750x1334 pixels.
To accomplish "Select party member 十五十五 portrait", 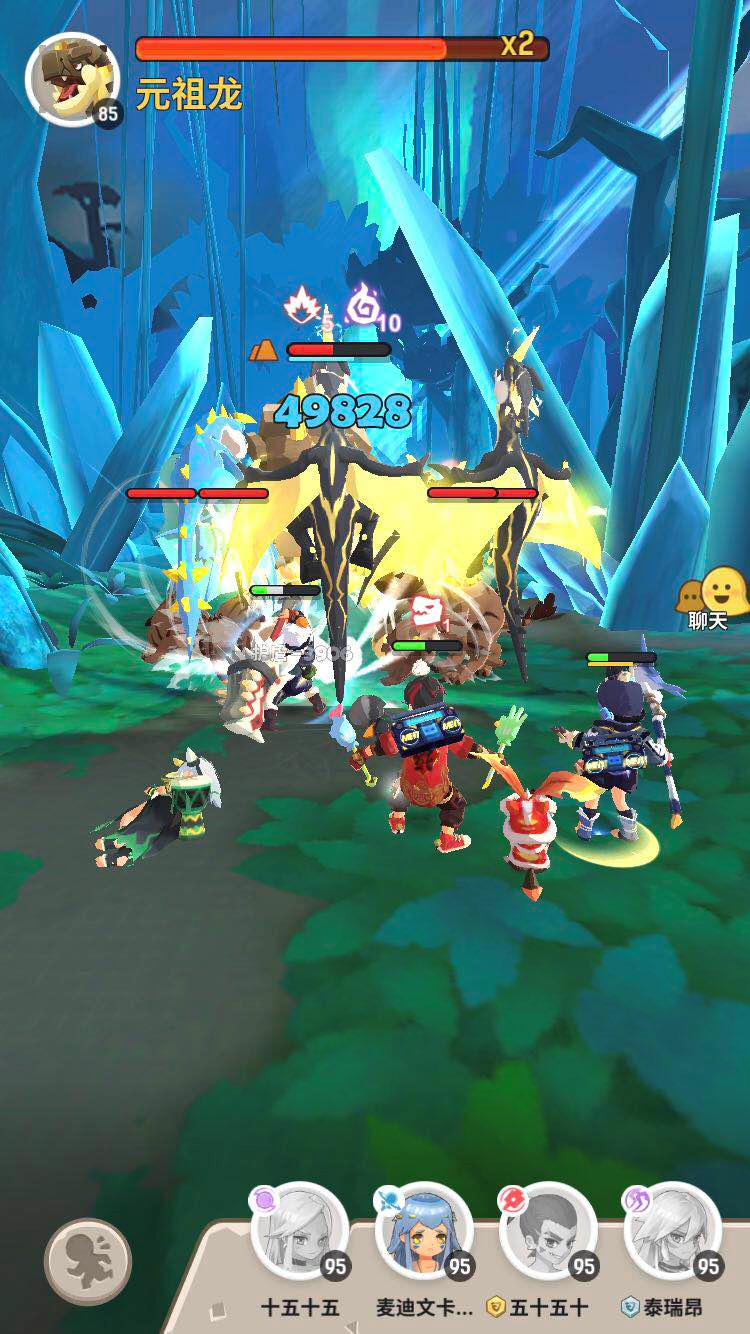I will coord(299,1232).
